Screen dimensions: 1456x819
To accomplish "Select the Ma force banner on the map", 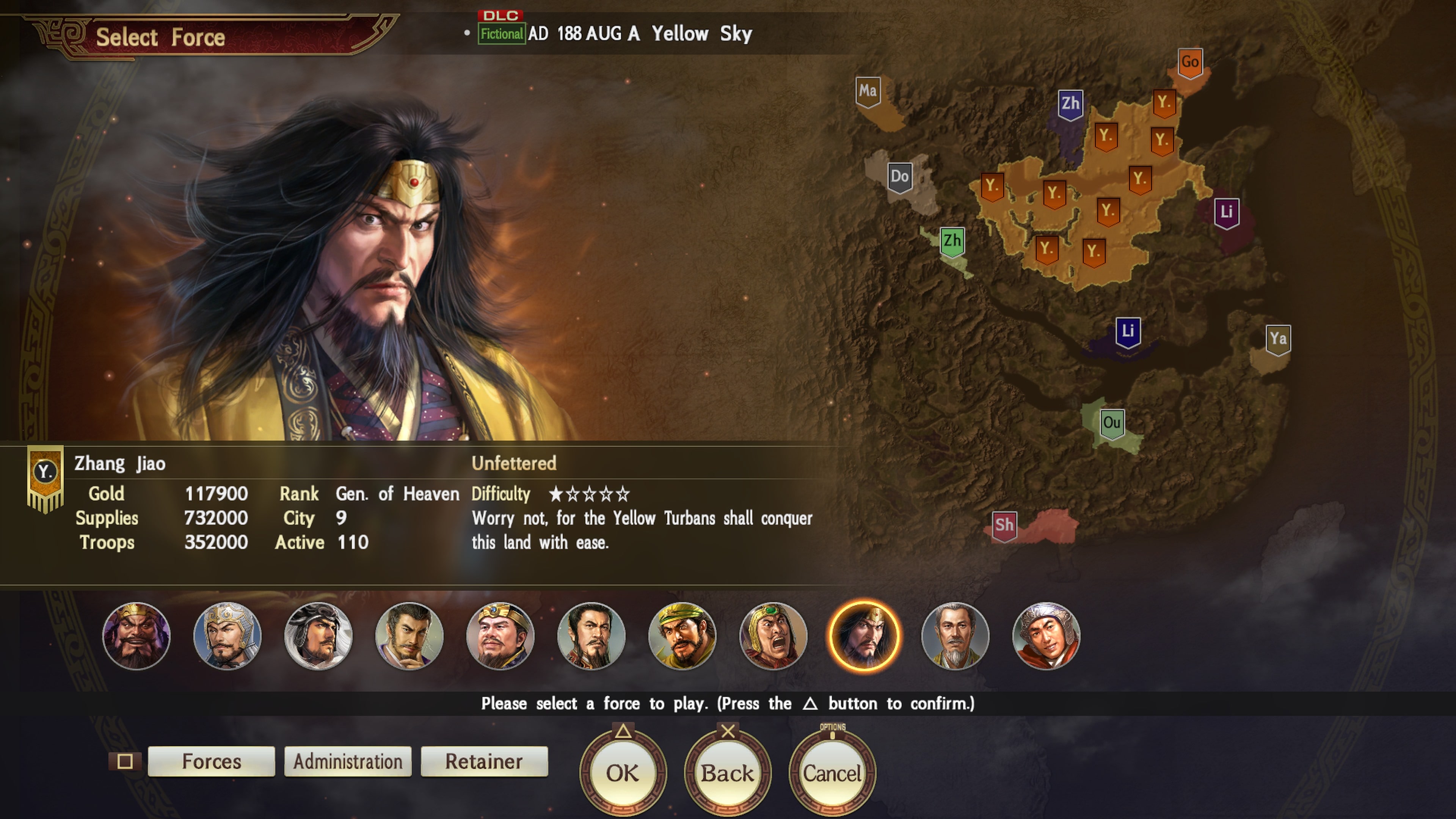I will [869, 91].
